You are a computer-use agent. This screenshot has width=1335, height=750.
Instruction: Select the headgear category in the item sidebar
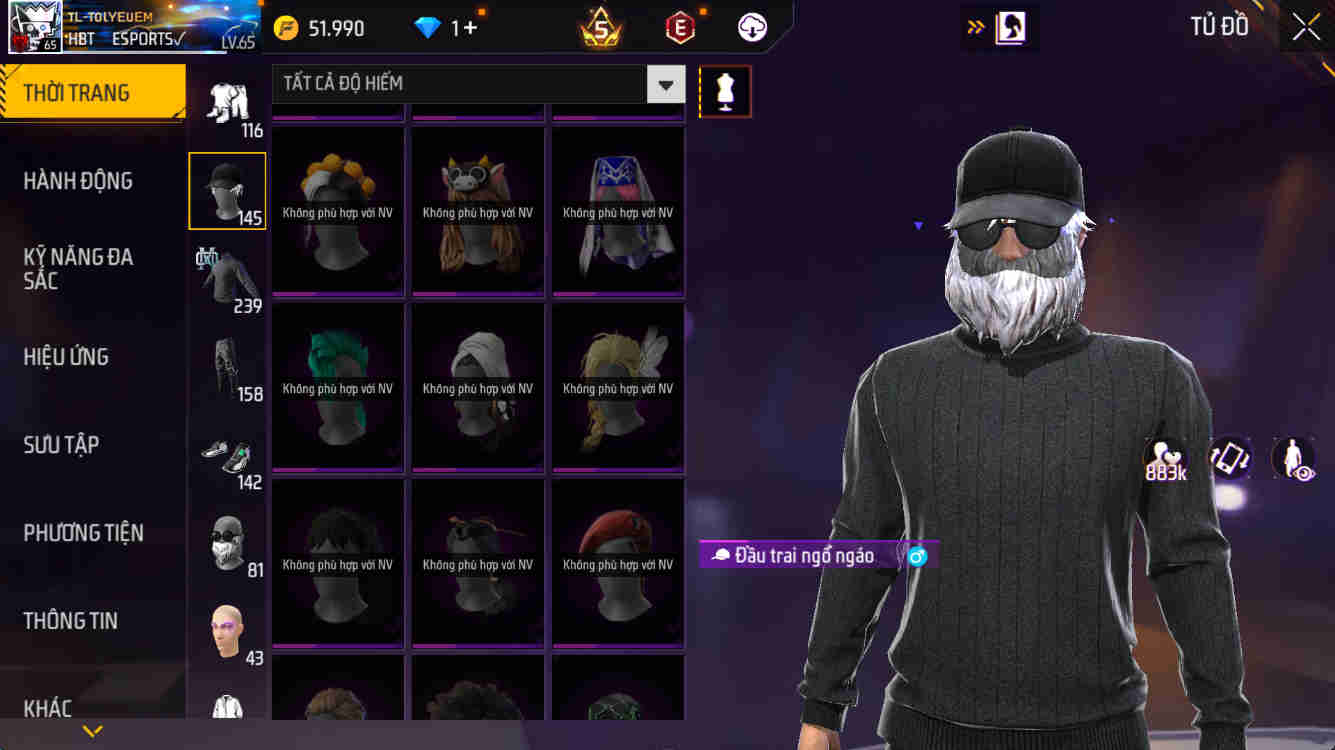point(227,190)
